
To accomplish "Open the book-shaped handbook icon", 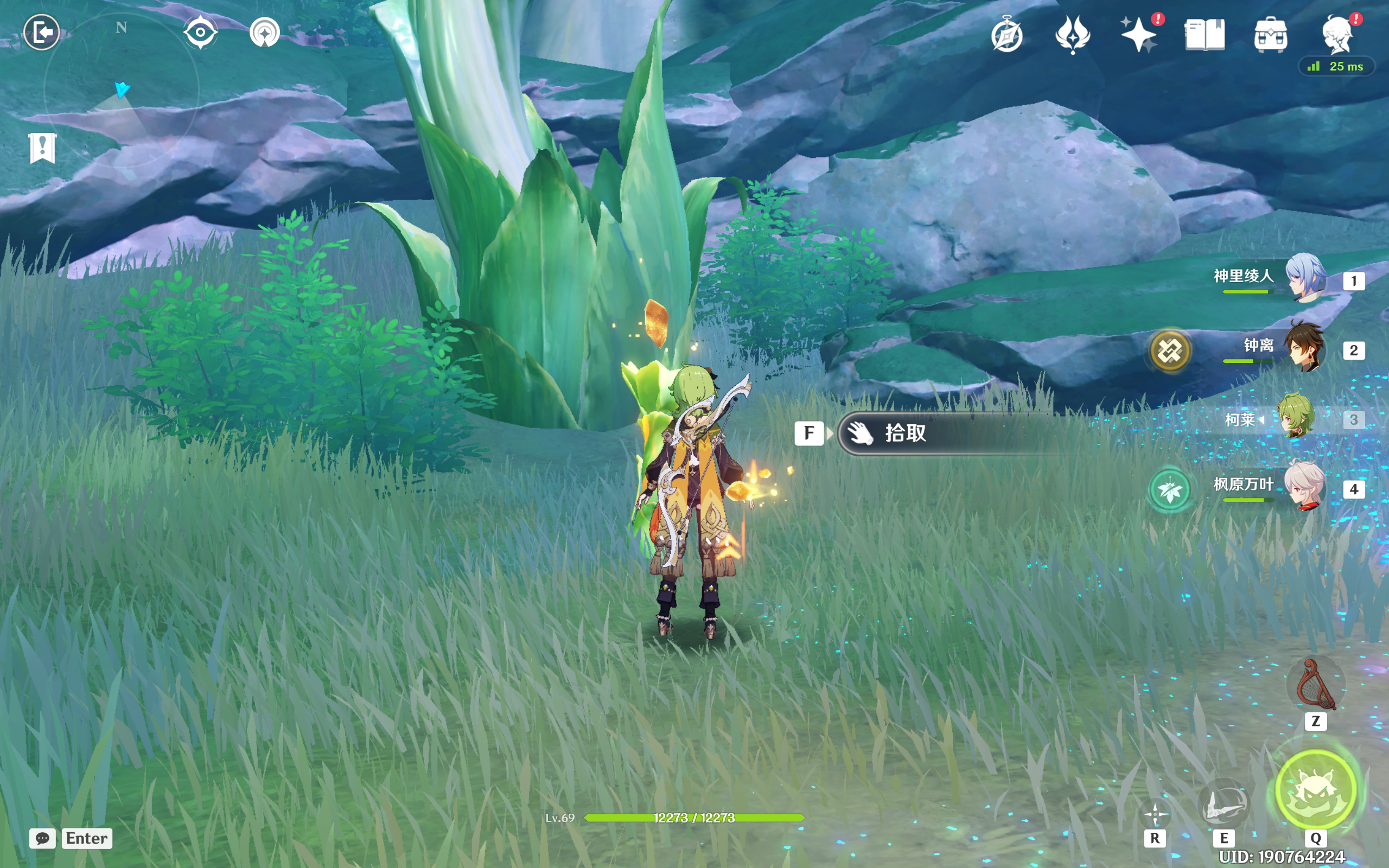I will tap(1204, 35).
